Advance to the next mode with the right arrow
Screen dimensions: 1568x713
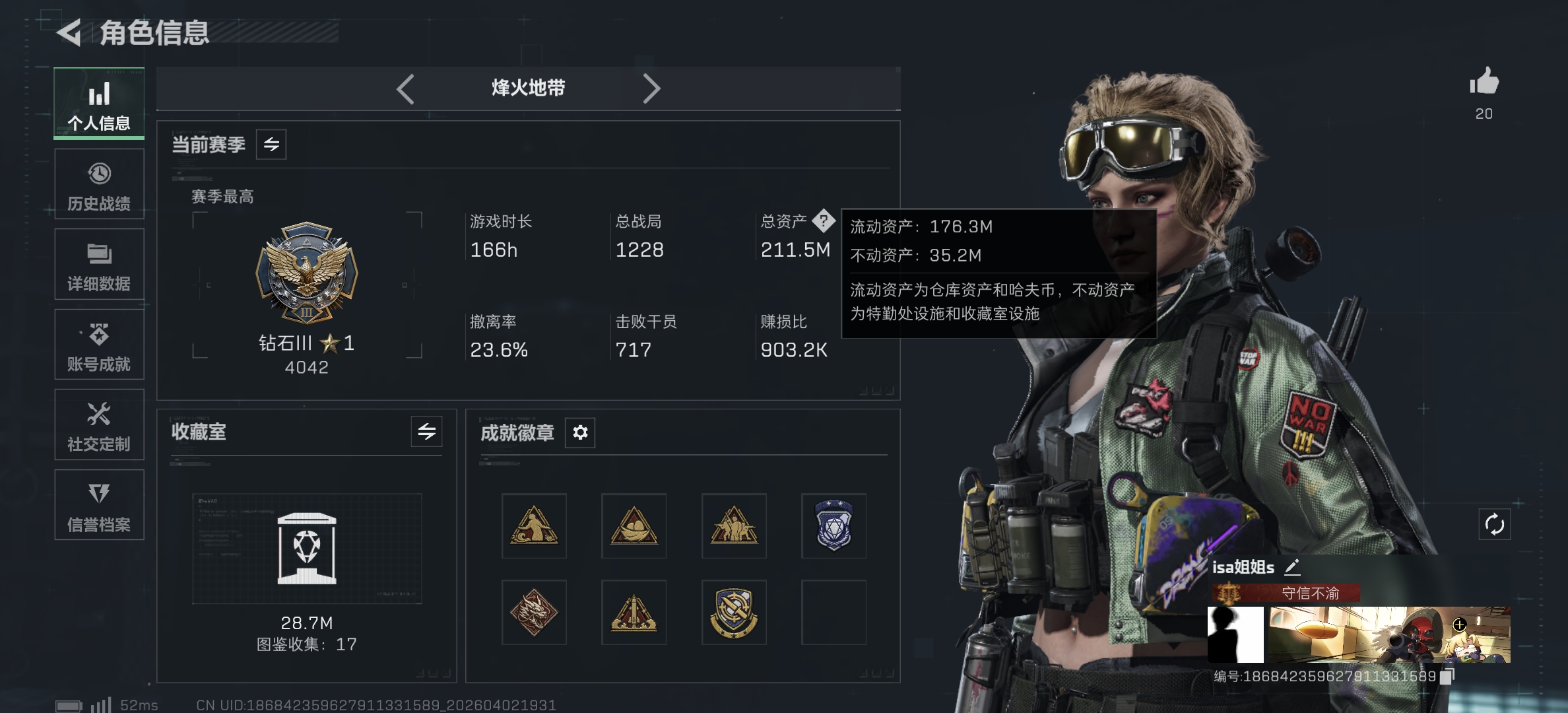(653, 88)
